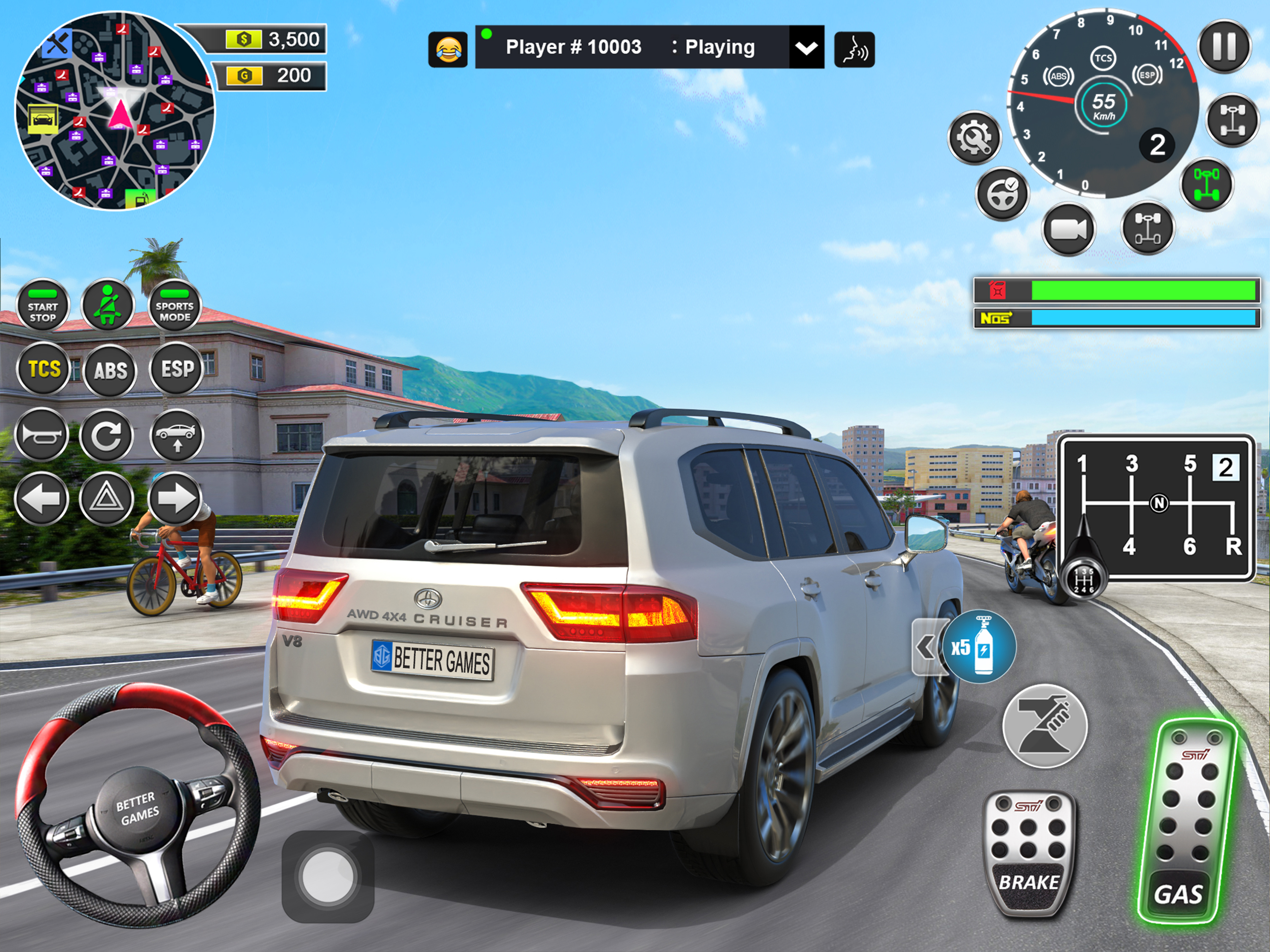Toggle TCS traction control button
Screen dimensions: 1270x952
pyautogui.click(x=44, y=369)
